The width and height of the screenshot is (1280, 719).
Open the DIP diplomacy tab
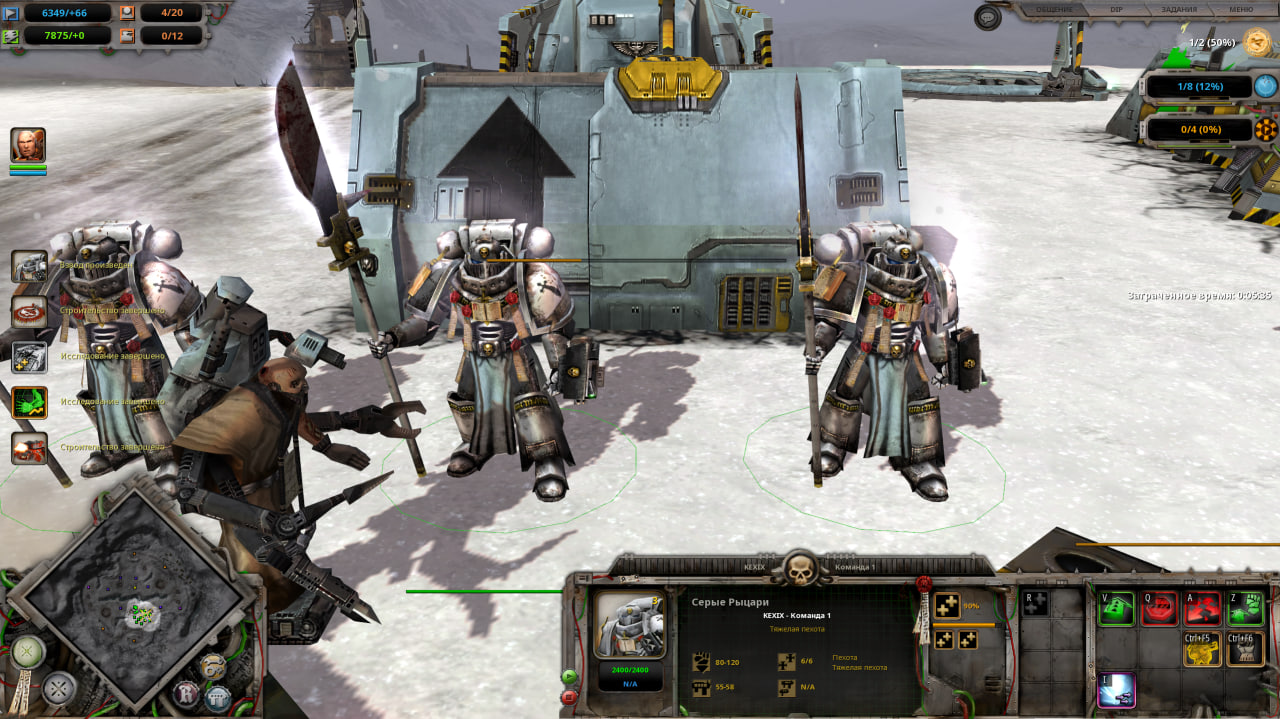coord(1116,10)
